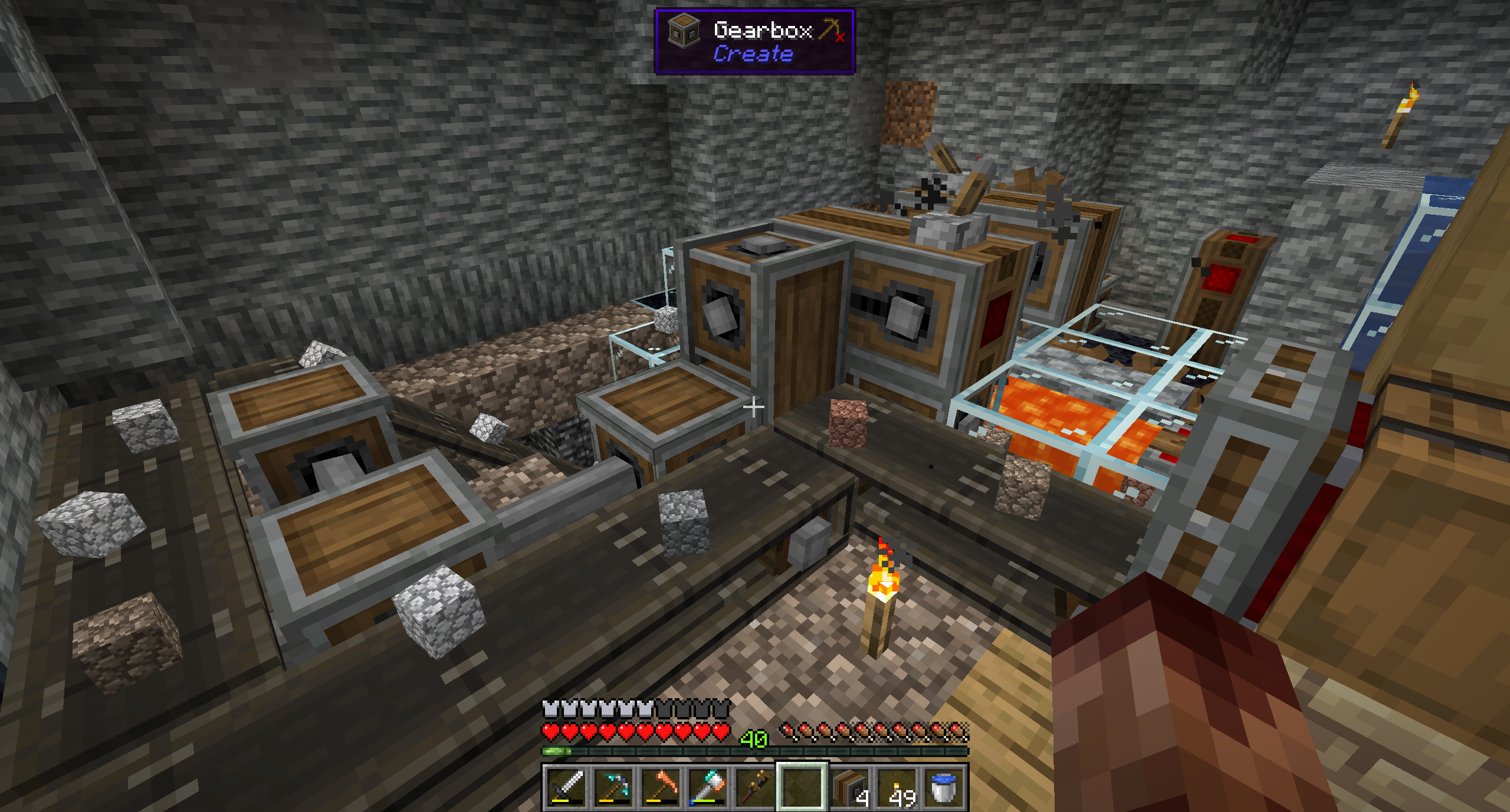Image resolution: width=1510 pixels, height=812 pixels.
Task: Switch to the torch stack of 49
Action: coord(897,787)
